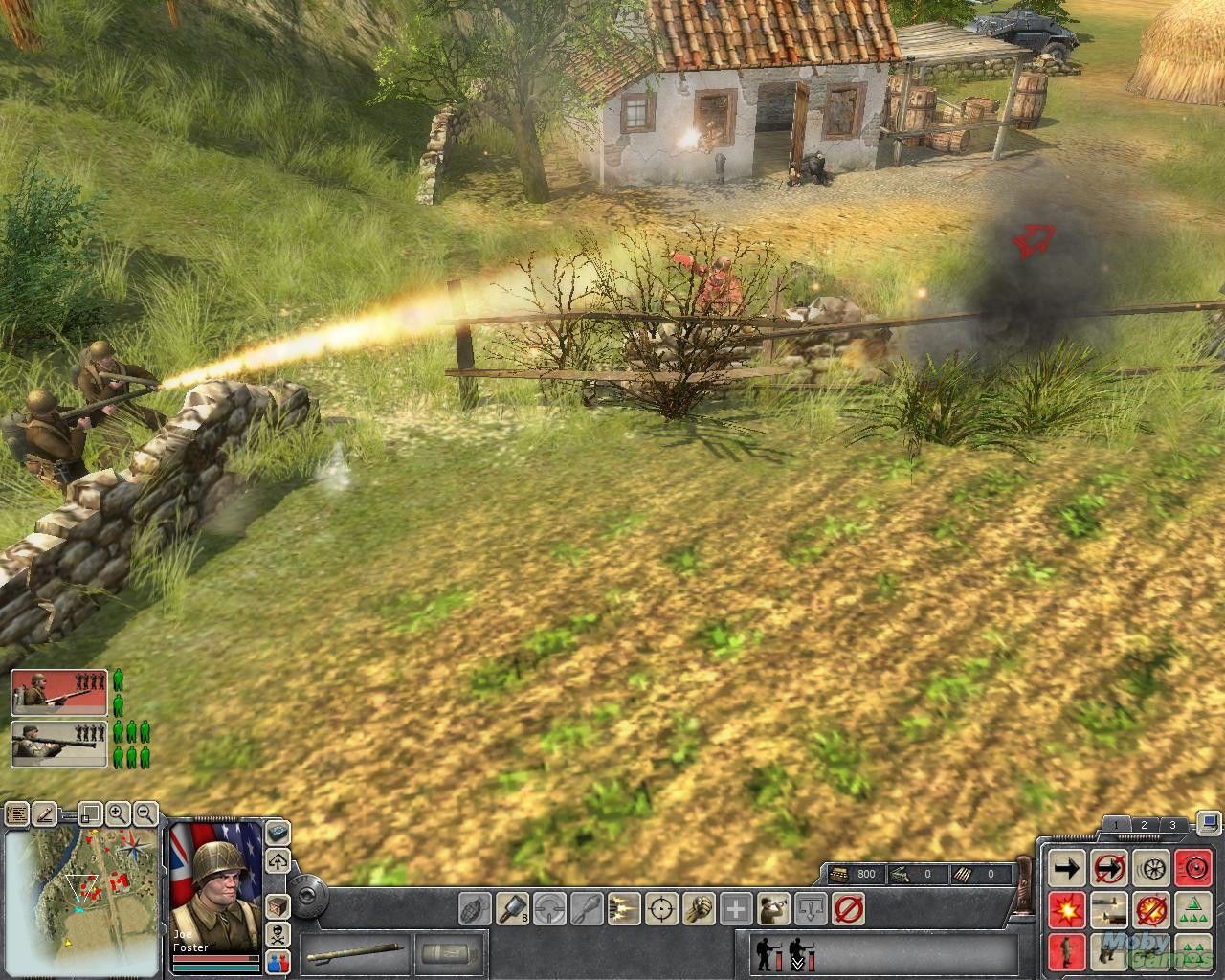Image resolution: width=1225 pixels, height=980 pixels.
Task: Toggle the red explosion fire-at-will button
Action: pyautogui.click(x=1067, y=908)
